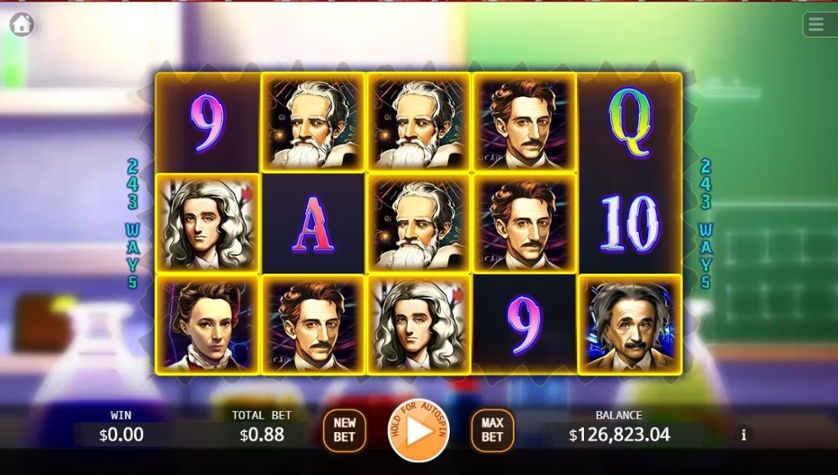The image size is (838, 475).
Task: Spin the reels with the play button
Action: (418, 430)
